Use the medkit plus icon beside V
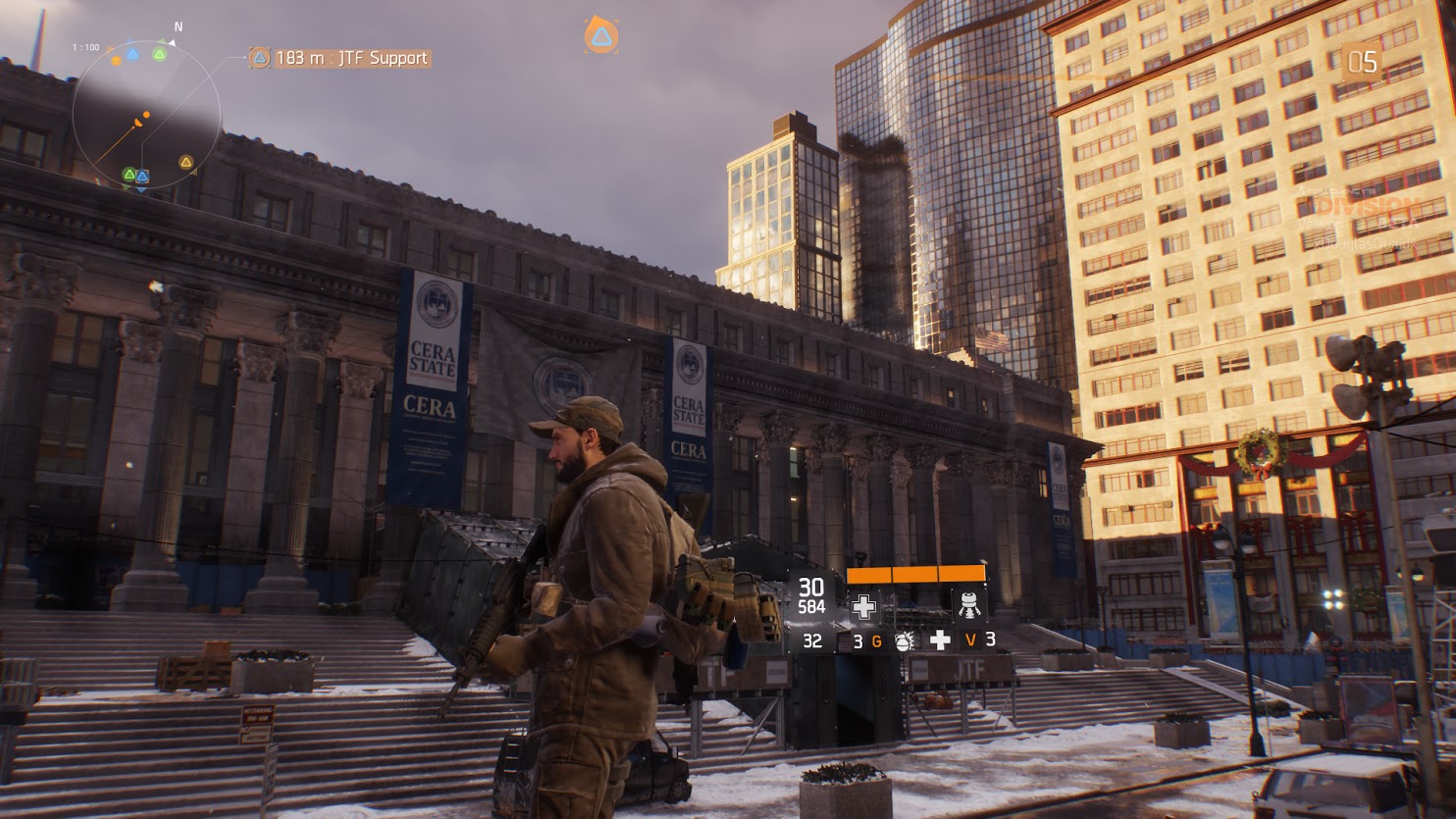Viewport: 1456px width, 819px height. [x=940, y=640]
